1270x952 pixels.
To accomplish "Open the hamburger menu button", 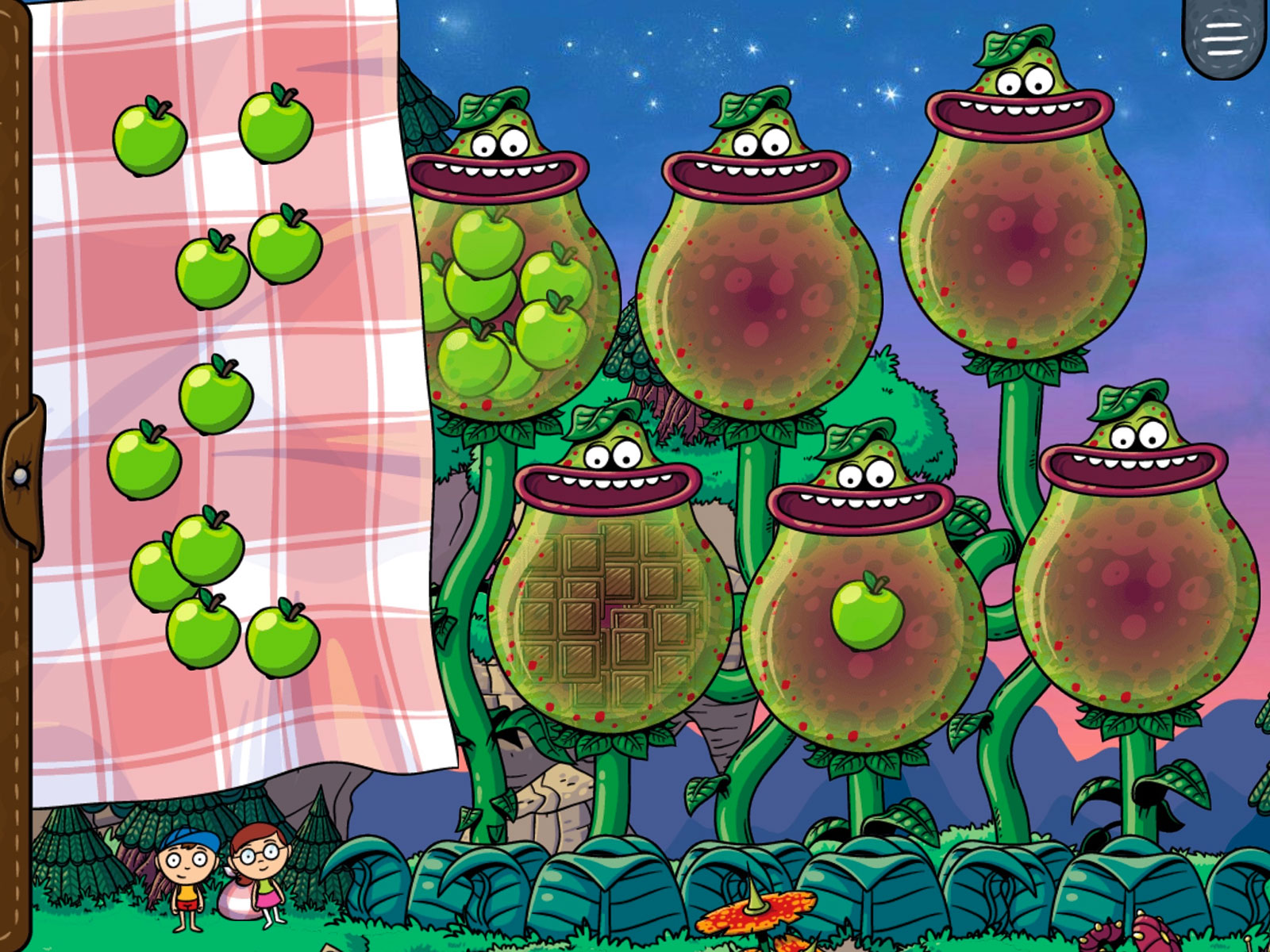I will pos(1224,36).
